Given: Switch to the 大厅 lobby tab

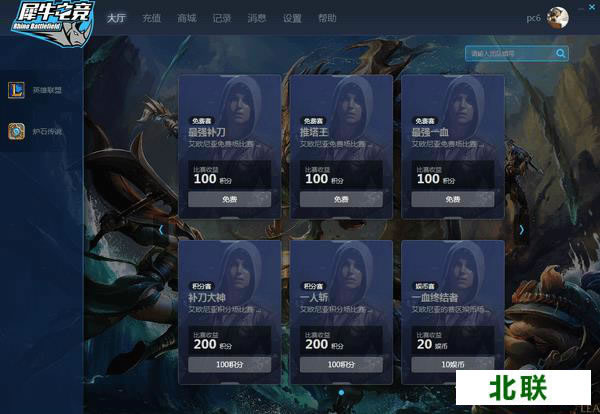Looking at the screenshot, I should point(117,18).
